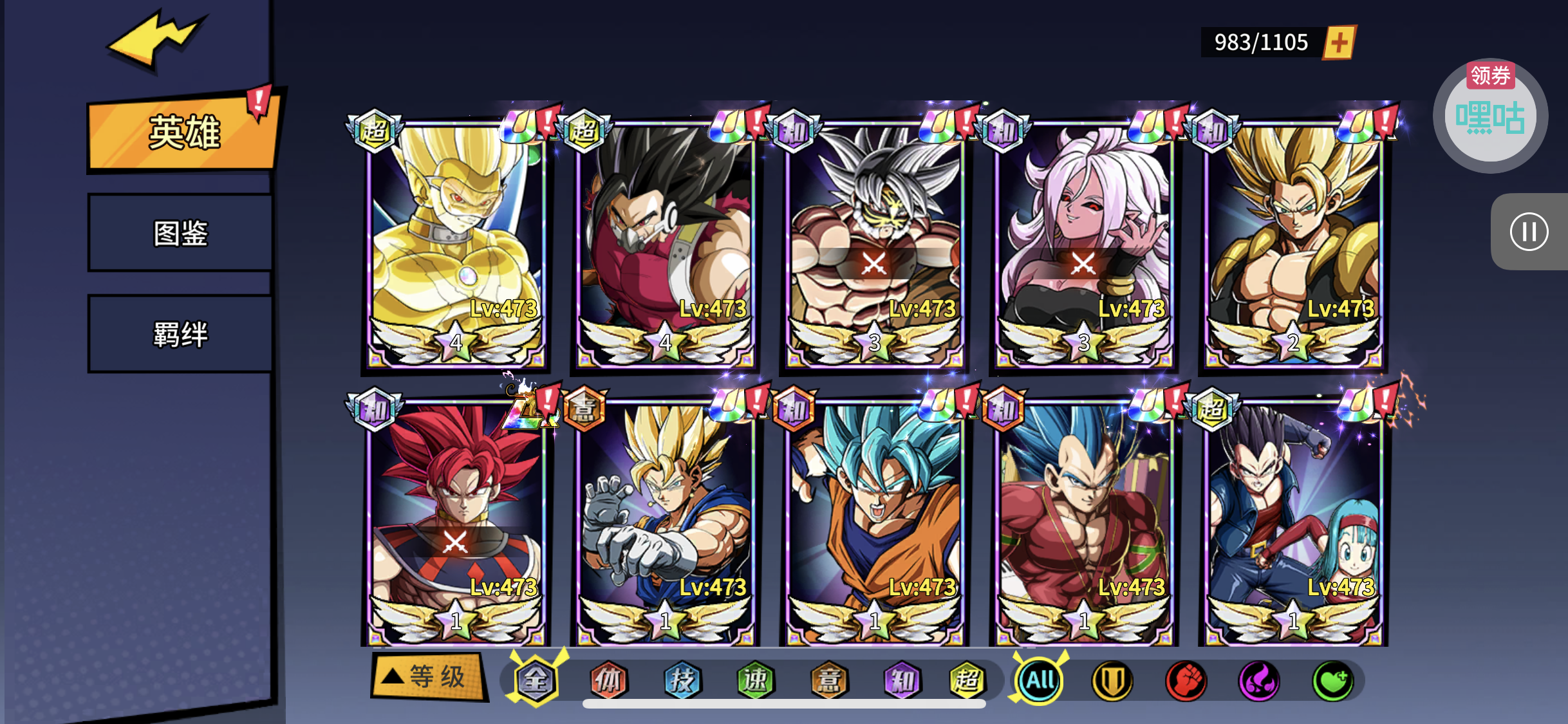1568x724 pixels.
Task: Filter heroes by red 体 type
Action: (x=608, y=680)
